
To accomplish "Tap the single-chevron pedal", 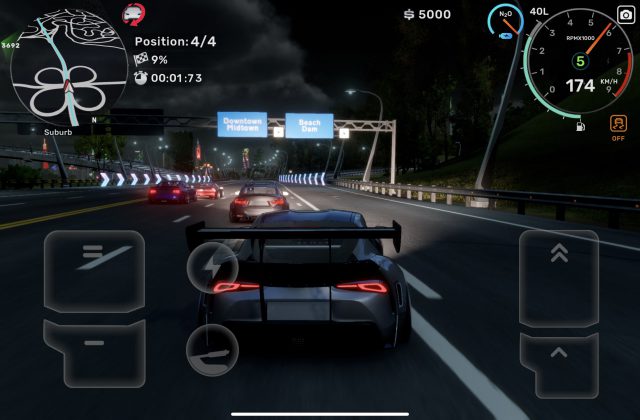I will [x=558, y=362].
